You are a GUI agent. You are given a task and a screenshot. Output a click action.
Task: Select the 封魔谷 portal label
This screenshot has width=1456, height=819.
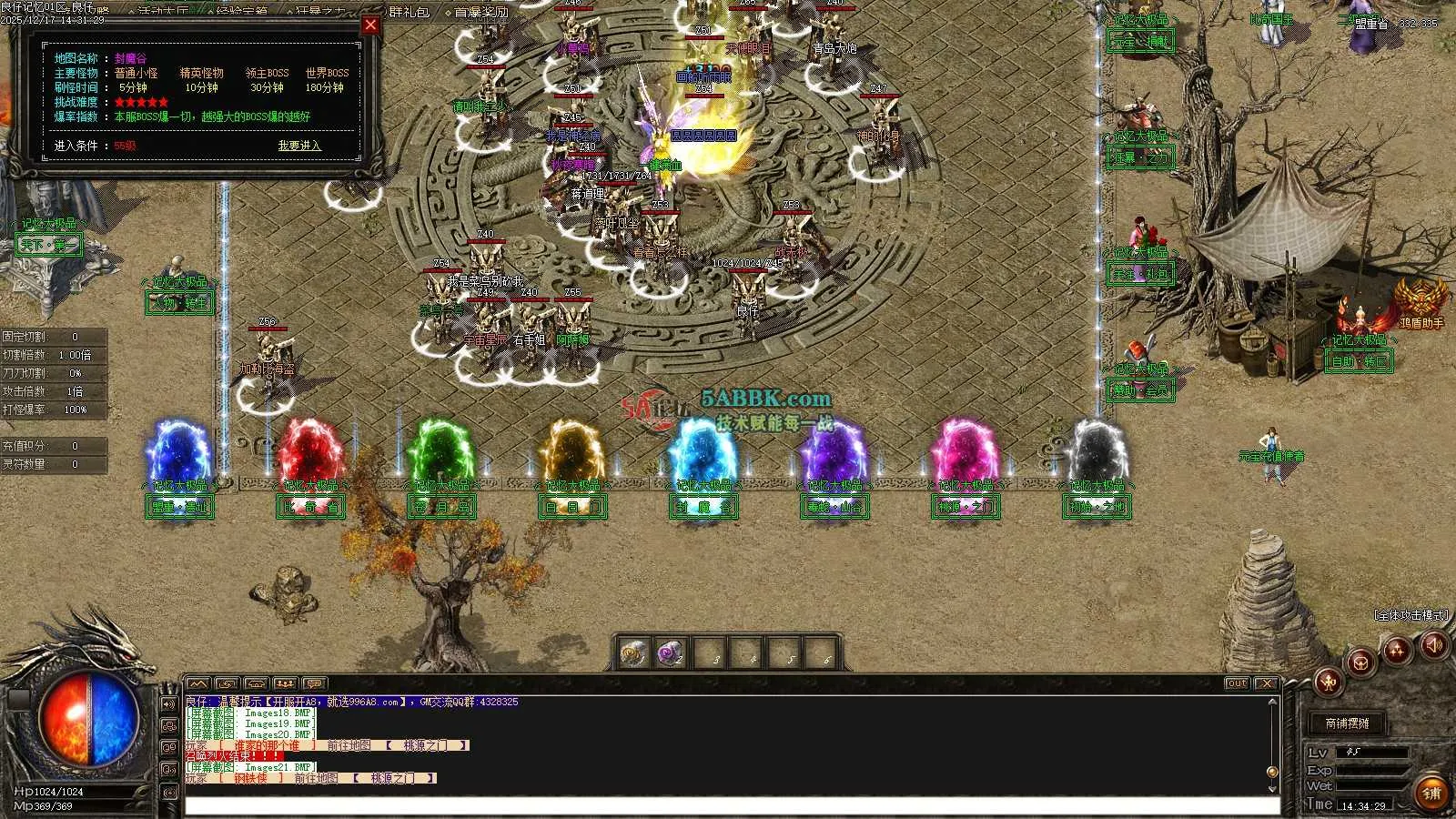coord(704,508)
